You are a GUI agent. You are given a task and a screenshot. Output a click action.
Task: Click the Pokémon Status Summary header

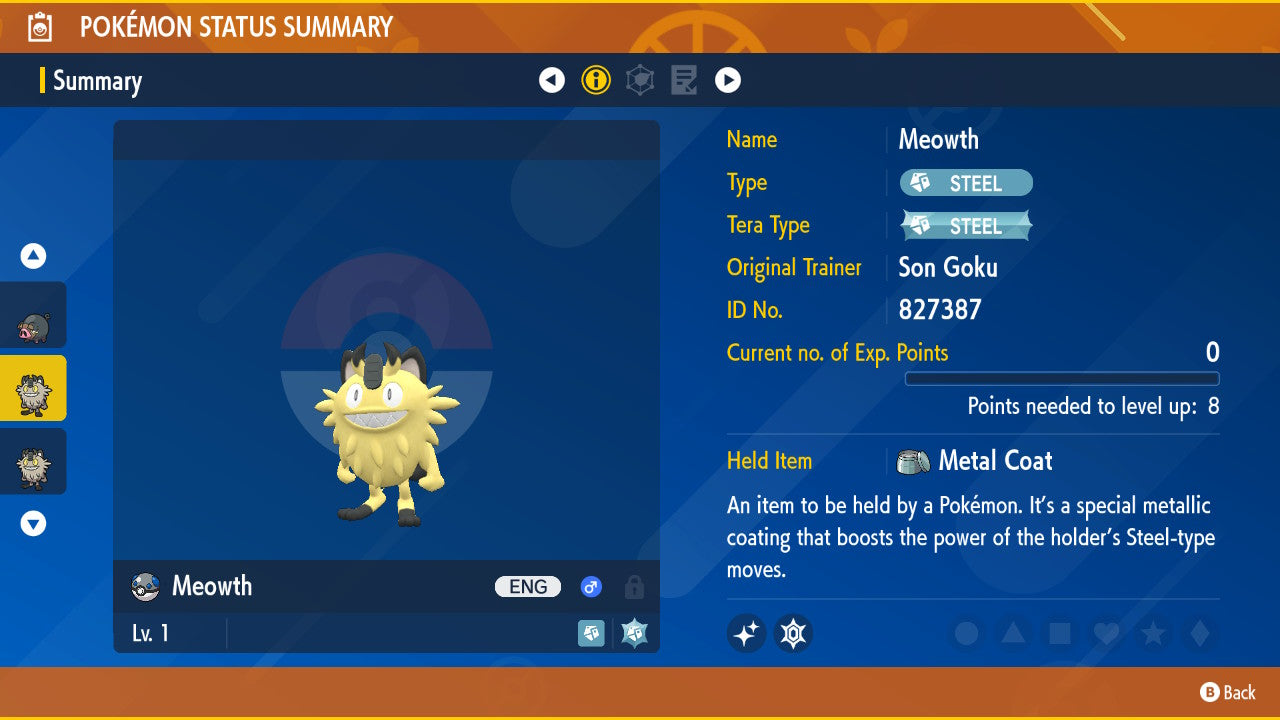click(x=236, y=27)
